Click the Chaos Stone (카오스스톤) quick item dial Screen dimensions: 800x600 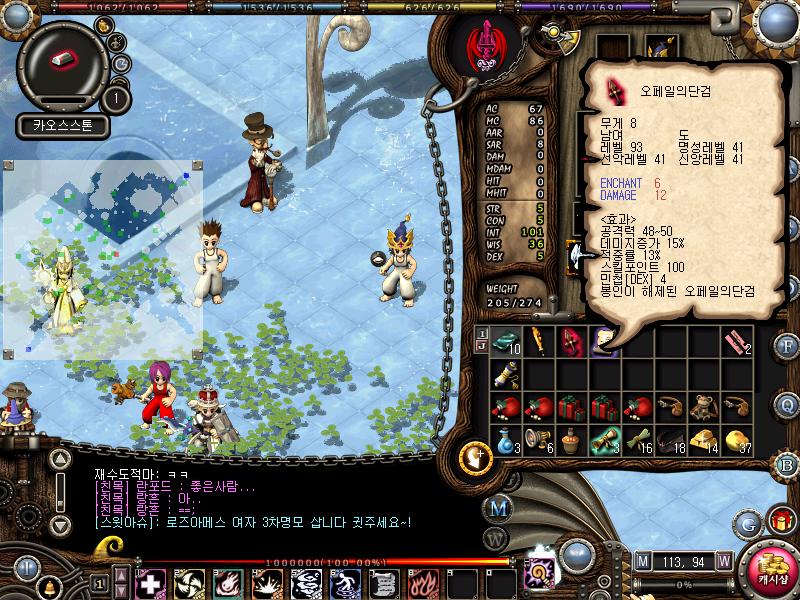(62, 61)
